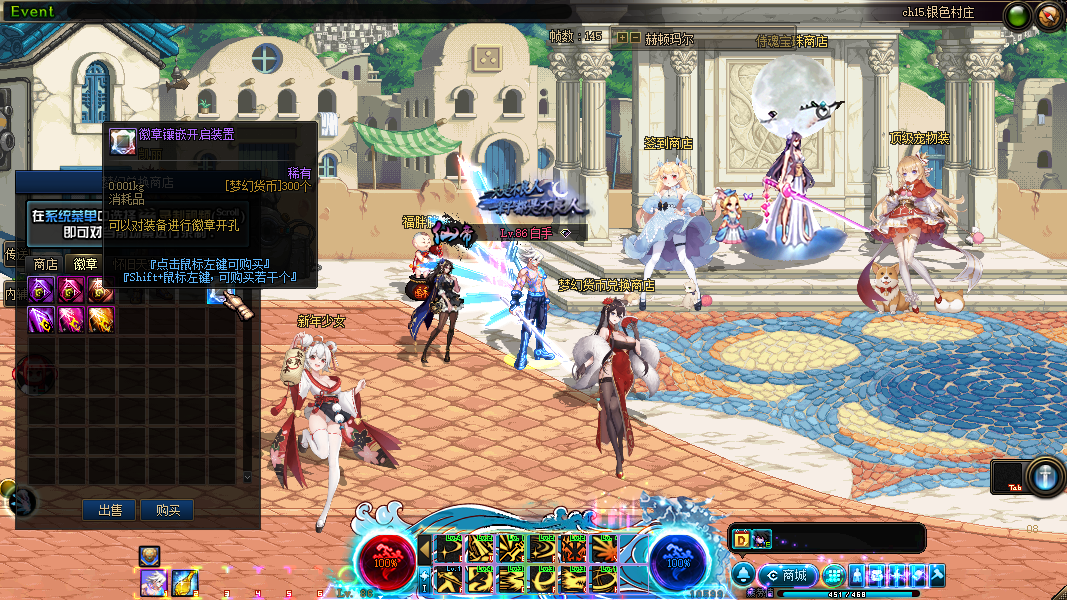Select the orange D buff icon
The image size is (1067, 600).
741,539
